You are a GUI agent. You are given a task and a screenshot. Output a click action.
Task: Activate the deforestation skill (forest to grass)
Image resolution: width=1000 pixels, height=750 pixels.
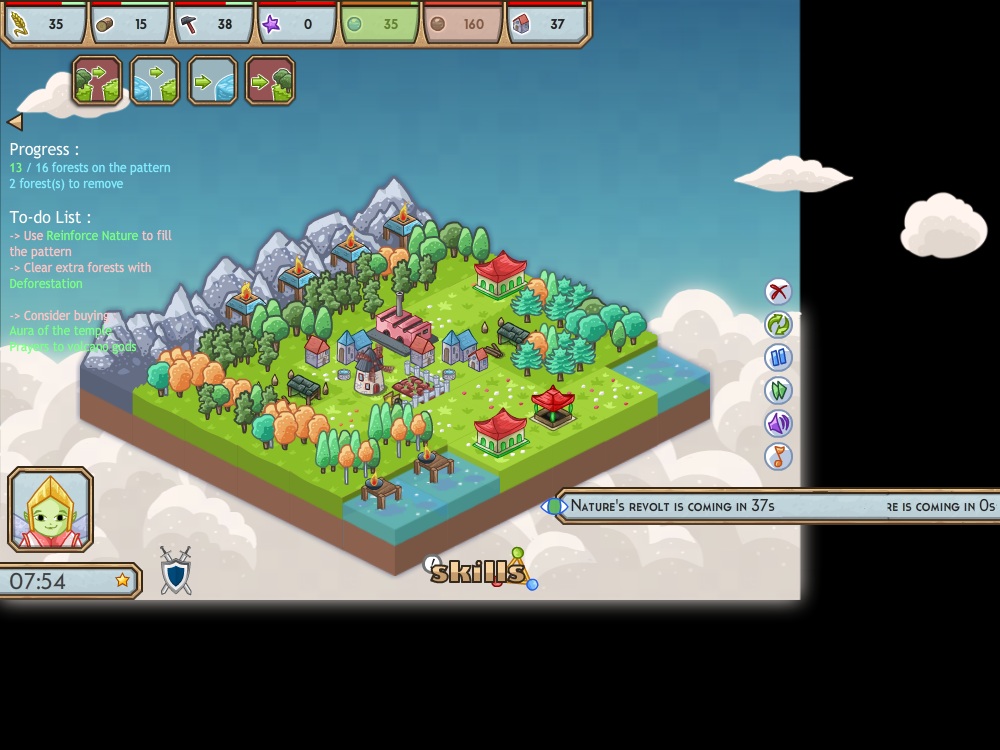tap(97, 81)
